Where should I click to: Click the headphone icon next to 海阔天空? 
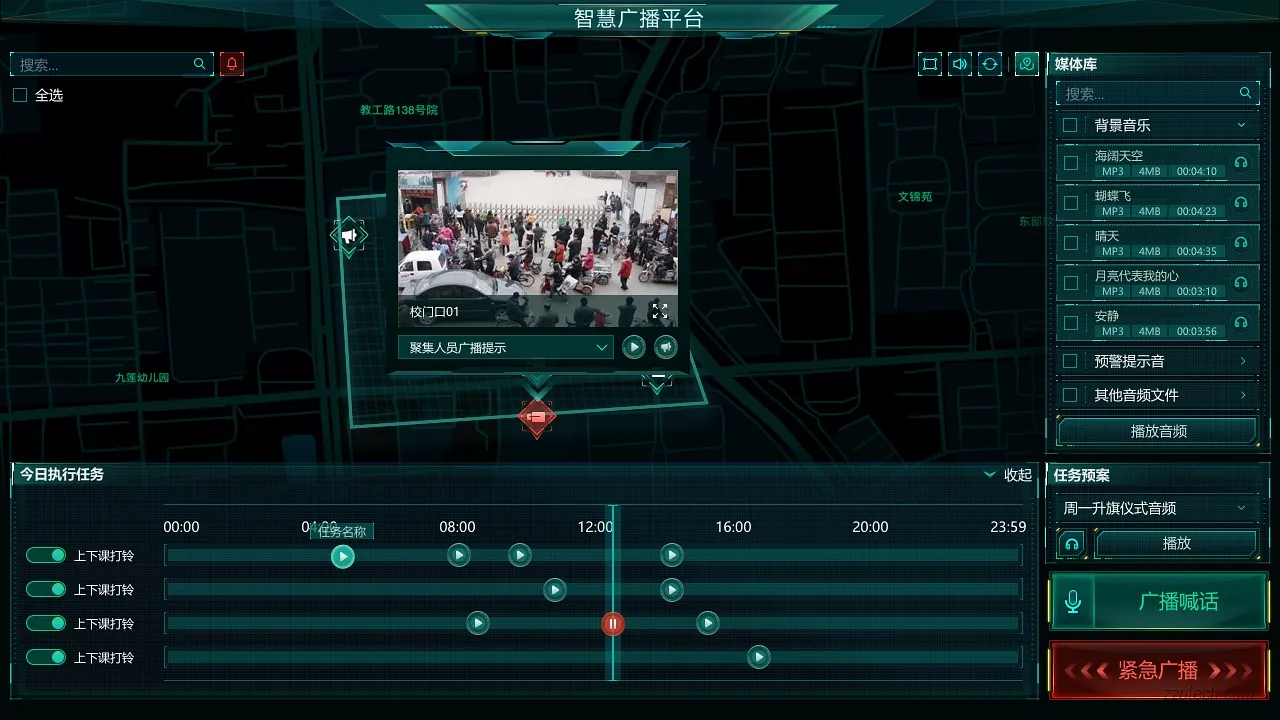point(1243,163)
